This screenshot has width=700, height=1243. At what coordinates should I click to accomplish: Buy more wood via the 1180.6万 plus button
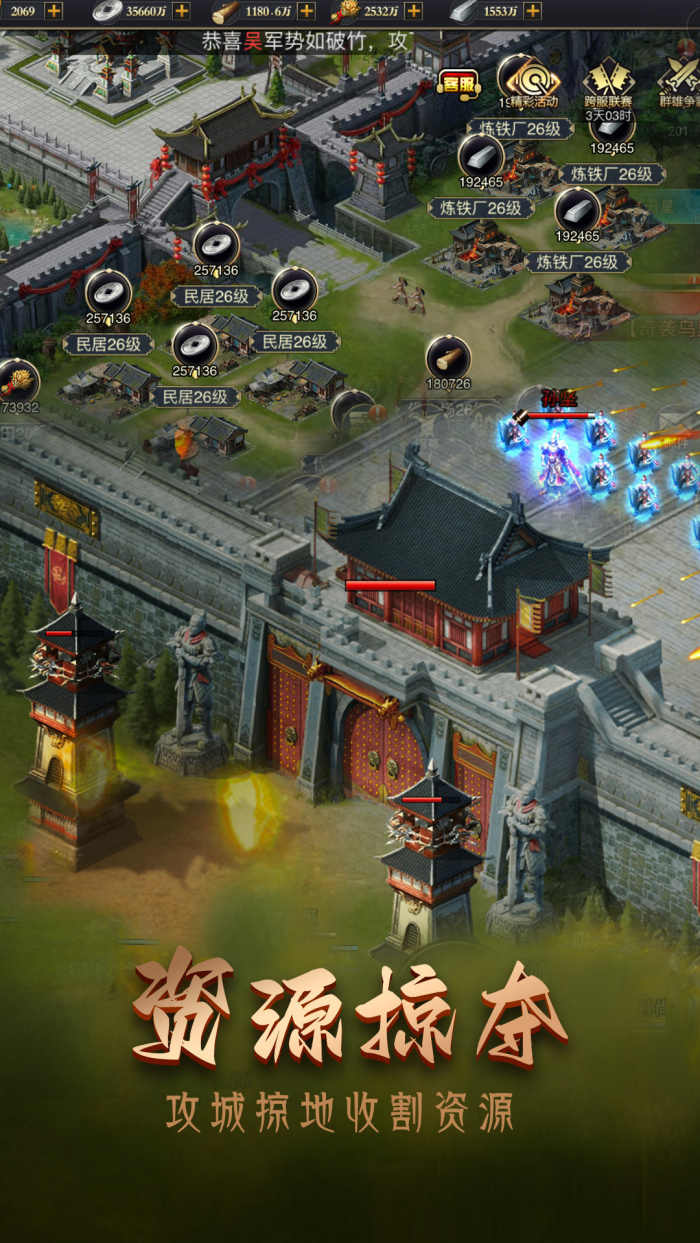(307, 11)
